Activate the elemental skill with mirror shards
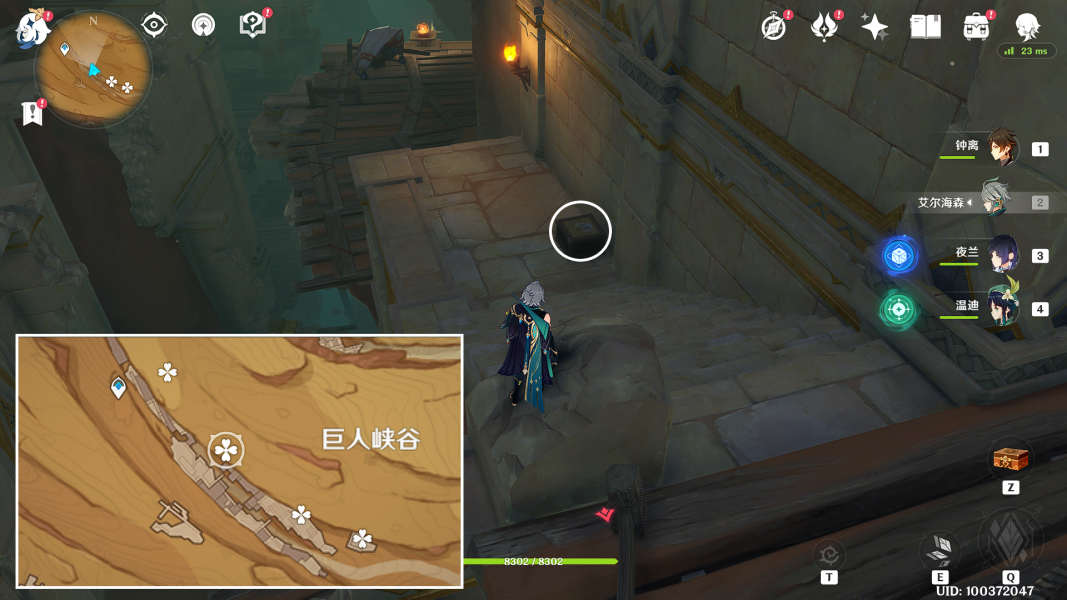 939,549
